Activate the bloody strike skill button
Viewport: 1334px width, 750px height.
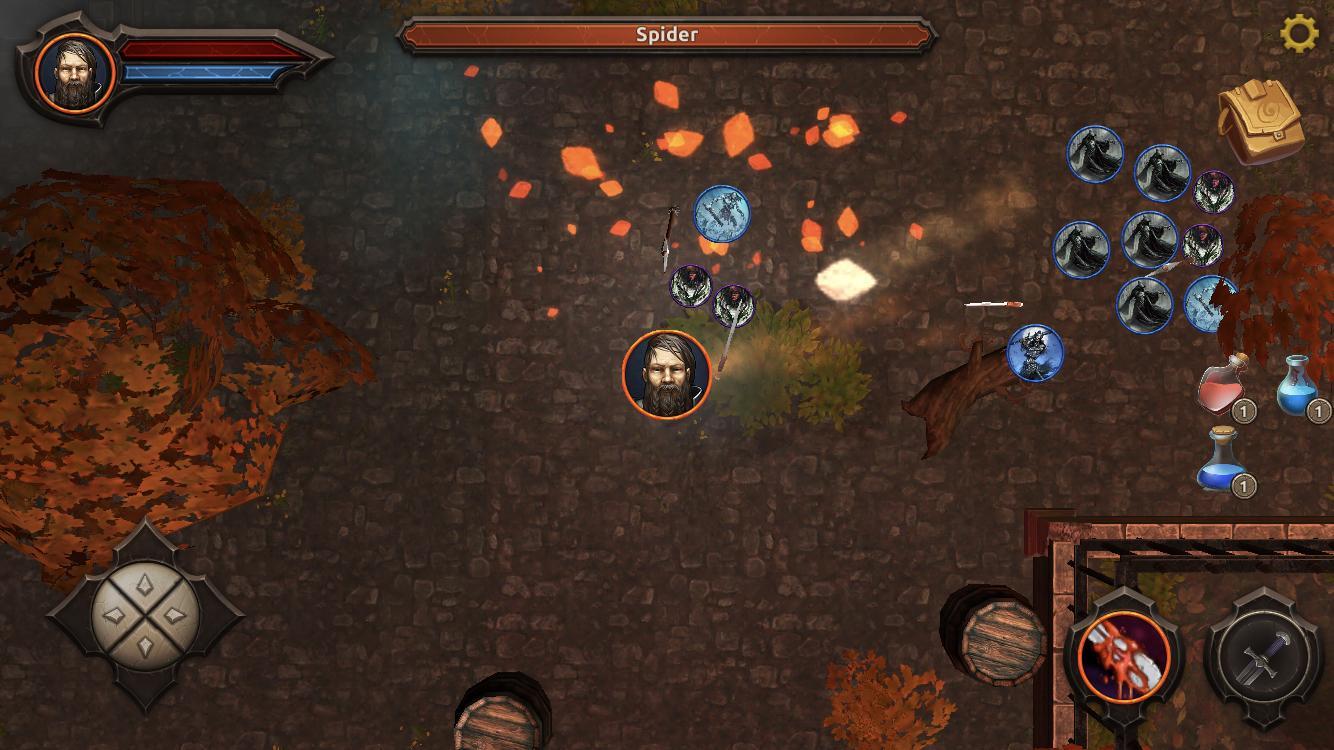point(1124,657)
